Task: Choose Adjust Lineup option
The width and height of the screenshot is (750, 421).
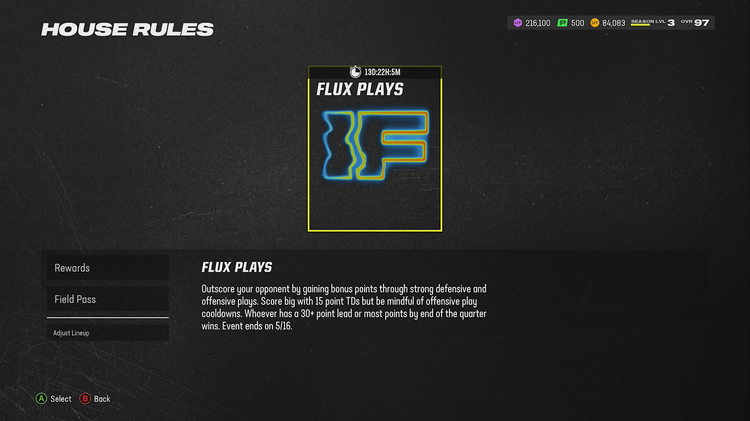Action: pyautogui.click(x=106, y=333)
